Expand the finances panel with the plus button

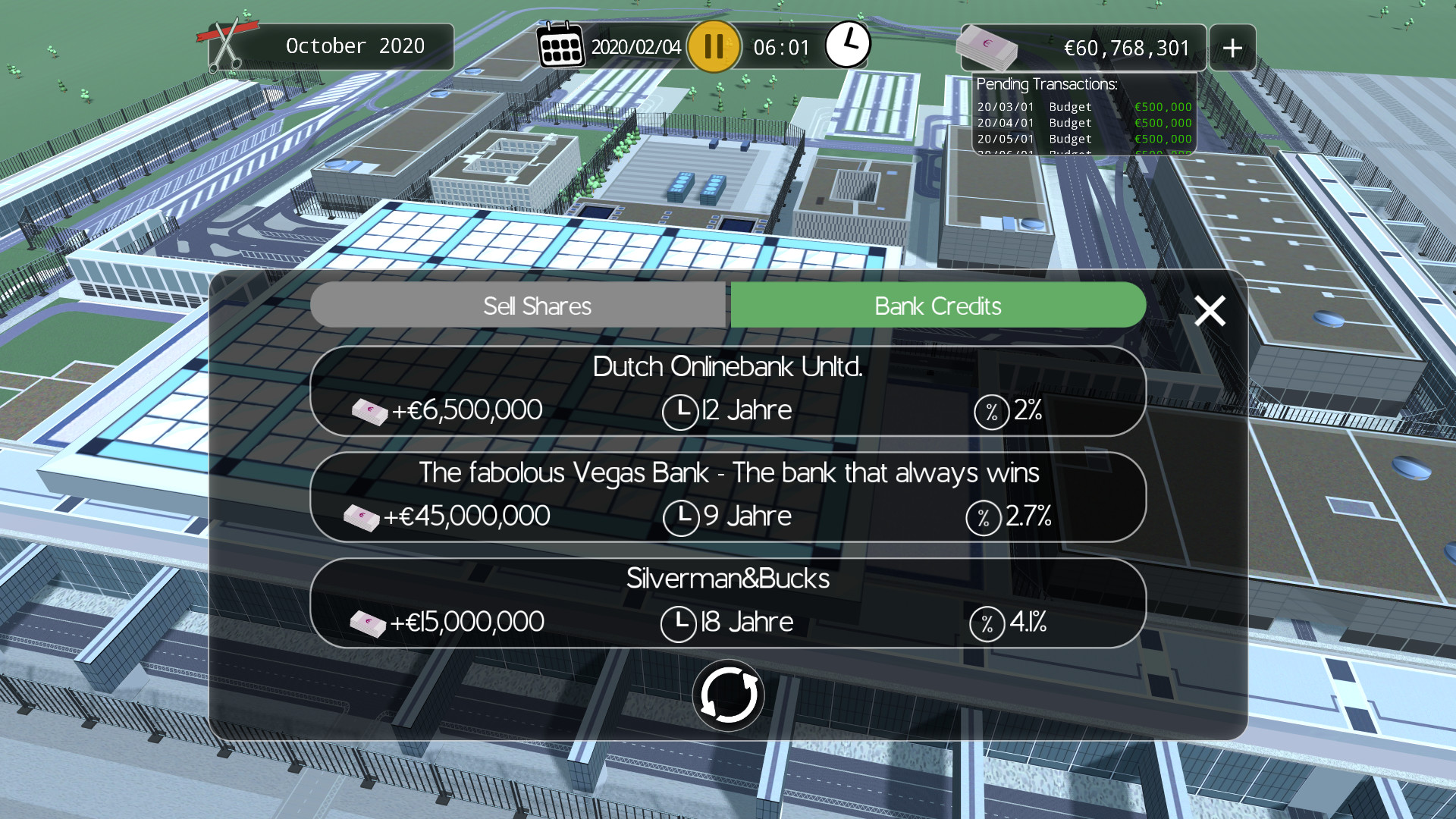click(x=1232, y=47)
